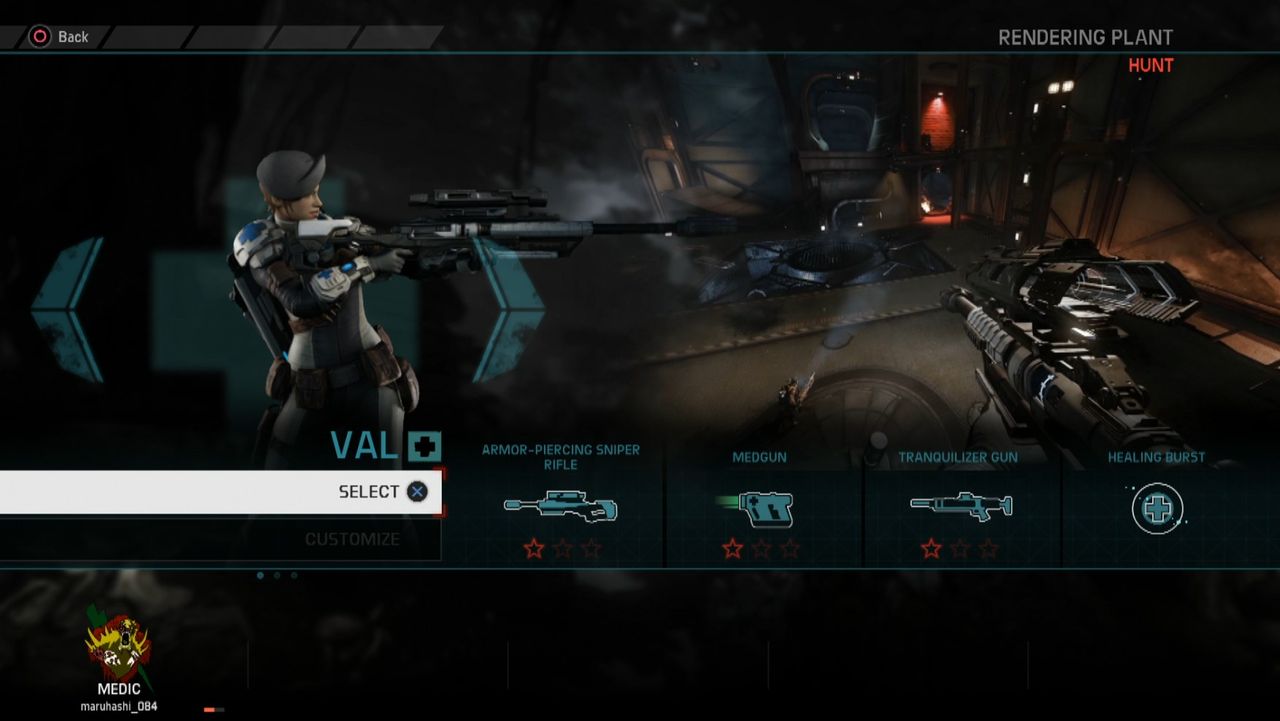This screenshot has width=1280, height=721.
Task: View the Armor-Piercing Sniper Rifle icon
Action: click(561, 507)
